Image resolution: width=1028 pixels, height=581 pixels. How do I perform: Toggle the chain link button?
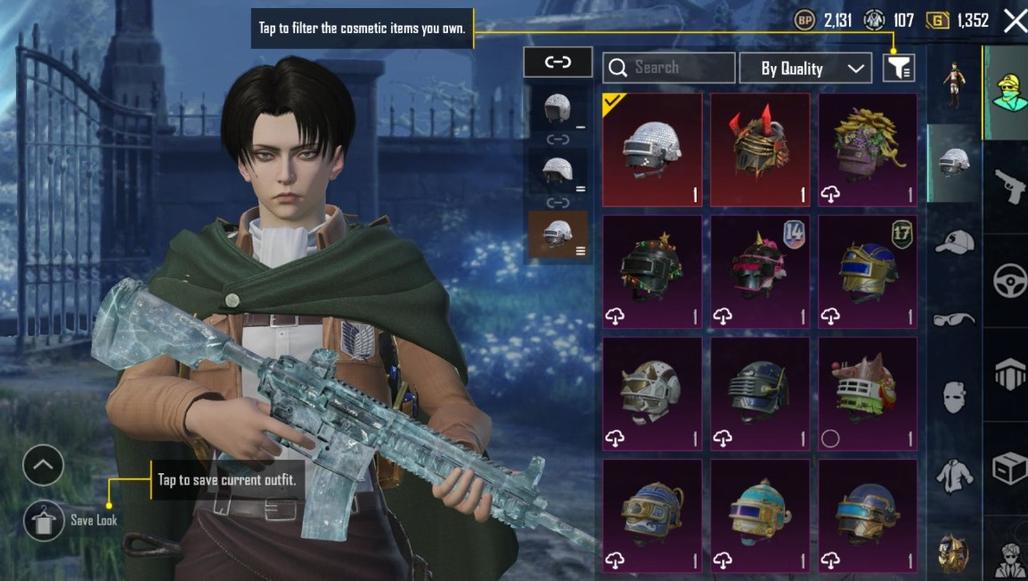tap(557, 62)
